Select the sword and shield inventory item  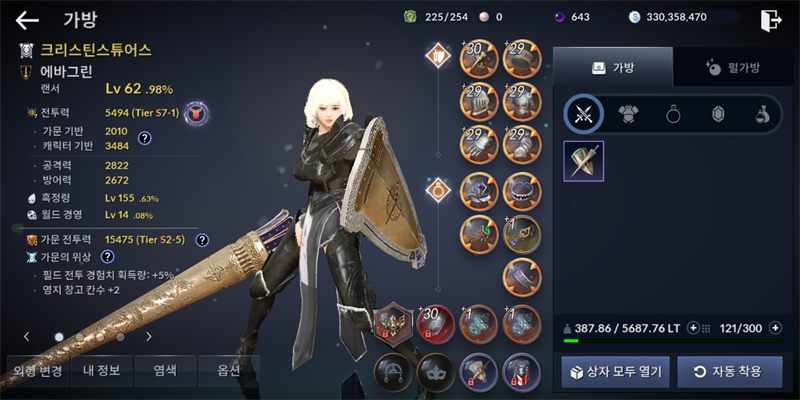[x=583, y=161]
